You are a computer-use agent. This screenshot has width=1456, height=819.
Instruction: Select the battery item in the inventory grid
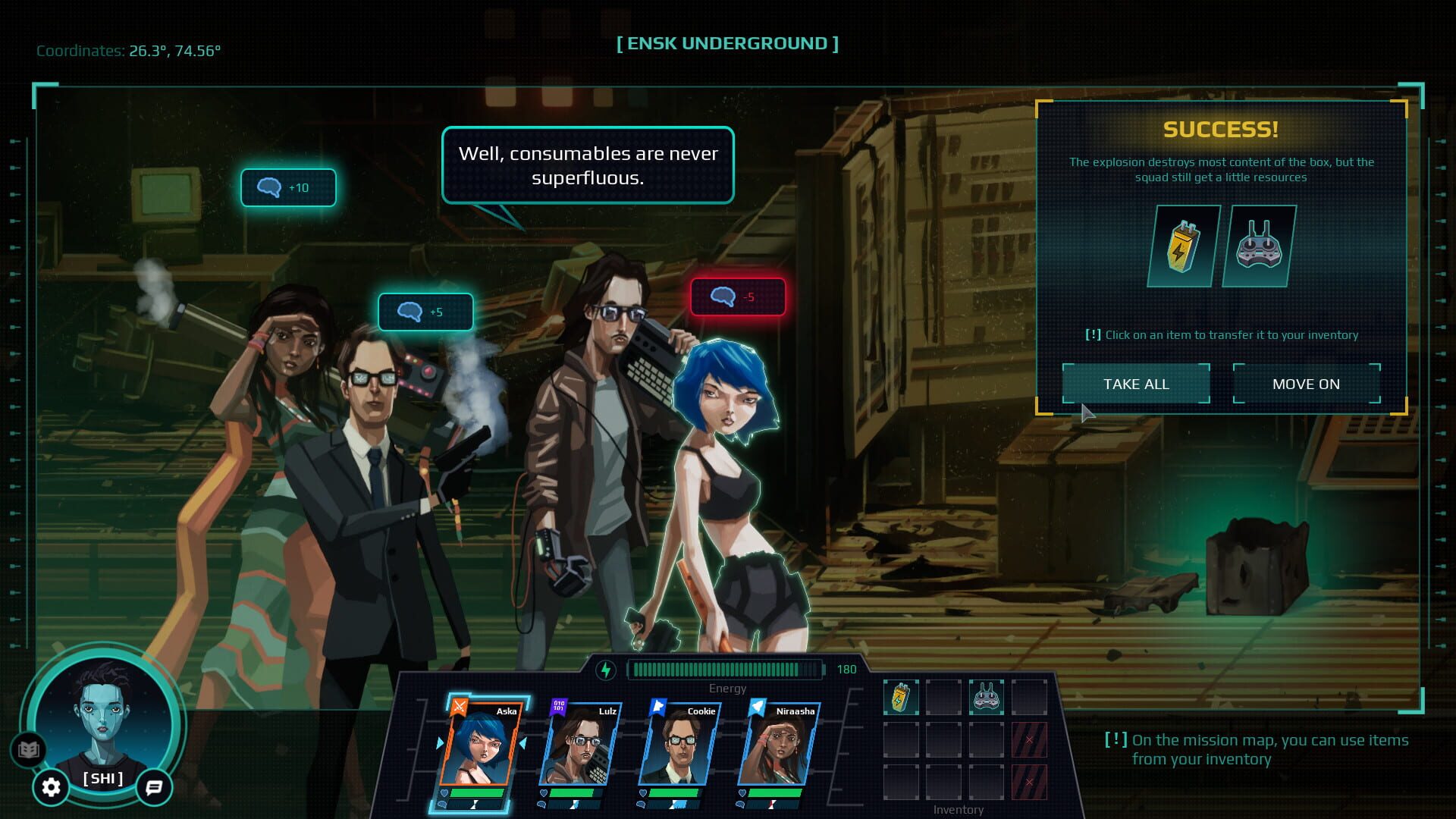[902, 697]
